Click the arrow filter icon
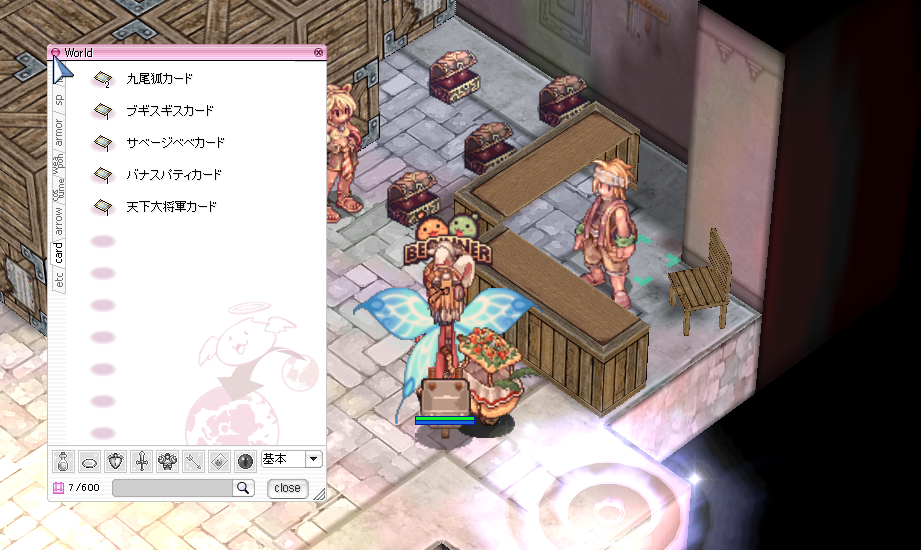Screen dimensions: 921x550 coord(194,461)
